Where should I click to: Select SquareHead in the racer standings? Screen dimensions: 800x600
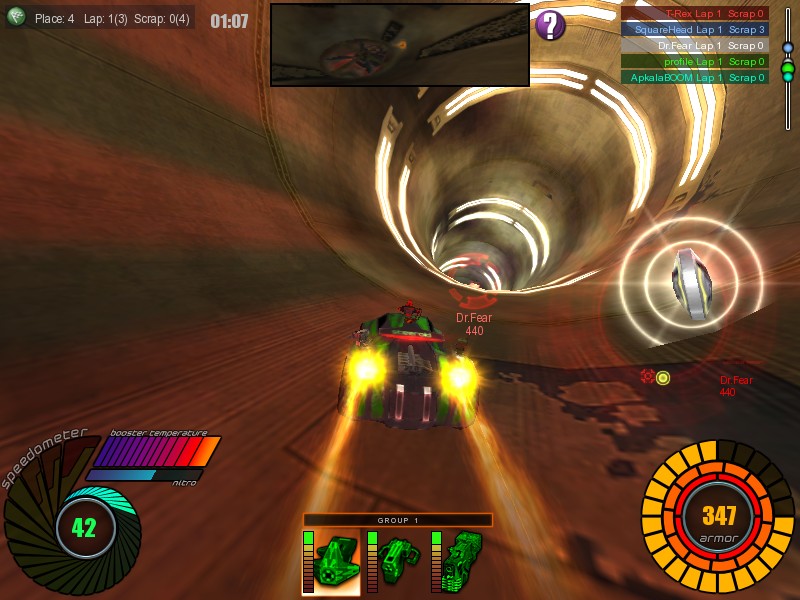[x=695, y=30]
